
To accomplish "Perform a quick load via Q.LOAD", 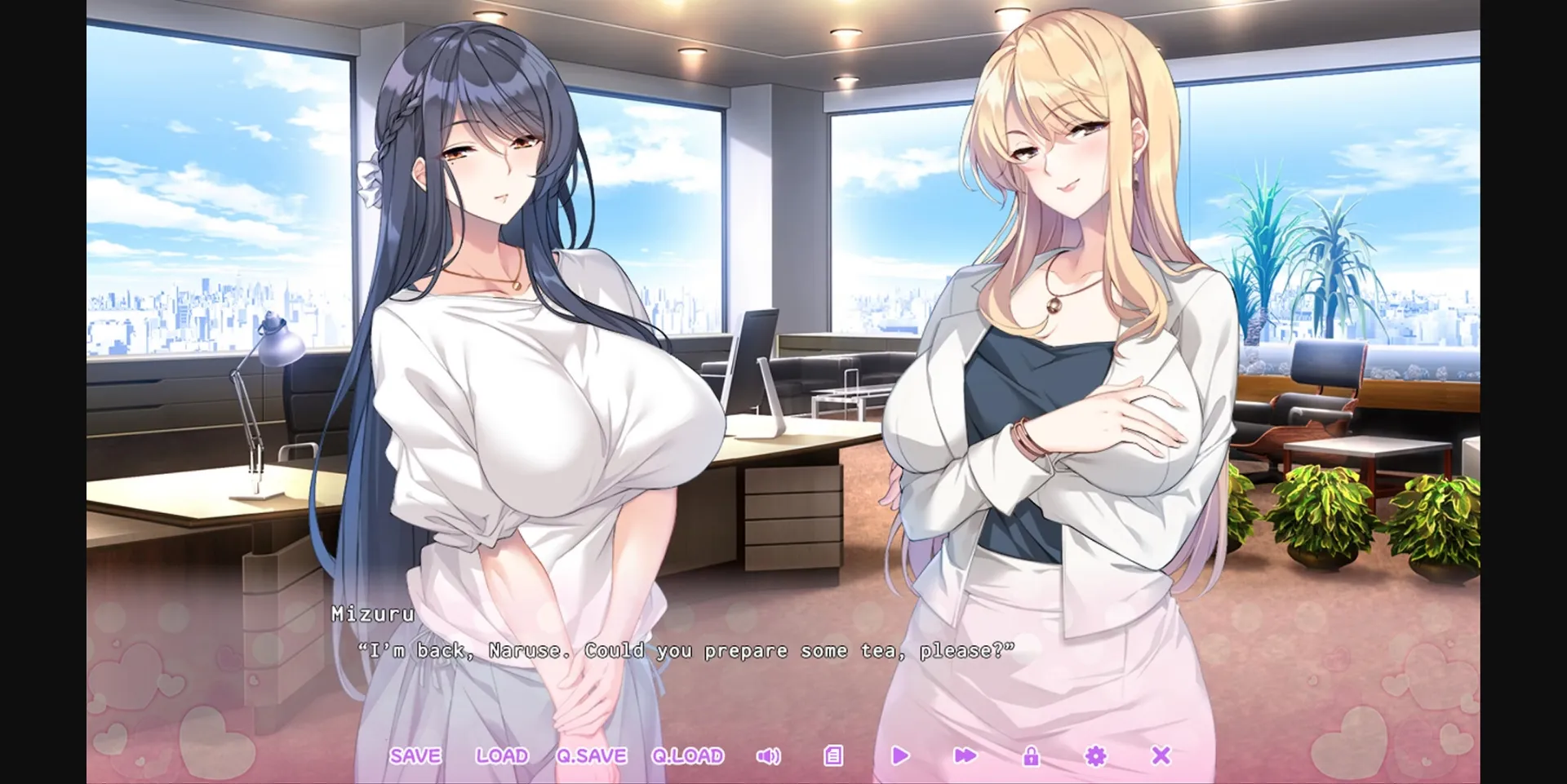I will click(686, 755).
